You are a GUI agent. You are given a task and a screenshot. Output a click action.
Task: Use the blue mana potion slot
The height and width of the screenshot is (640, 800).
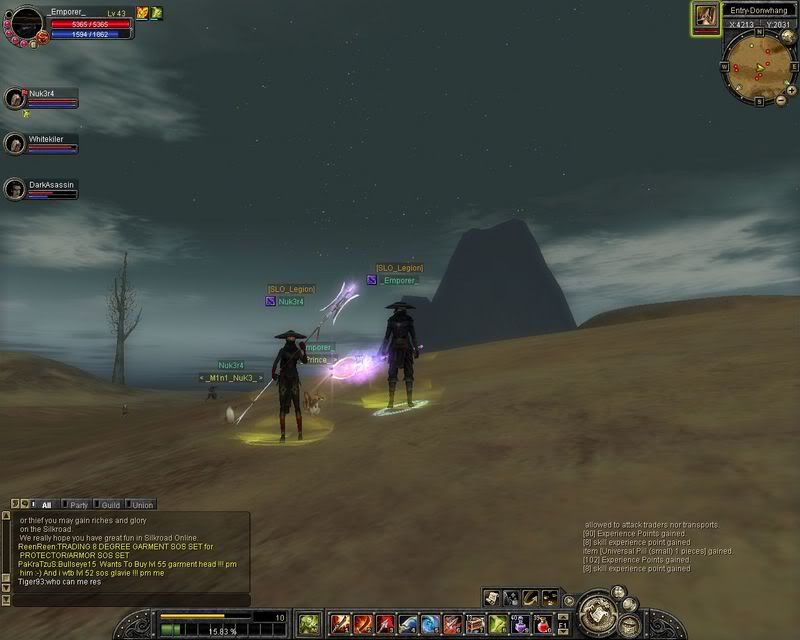click(x=519, y=624)
